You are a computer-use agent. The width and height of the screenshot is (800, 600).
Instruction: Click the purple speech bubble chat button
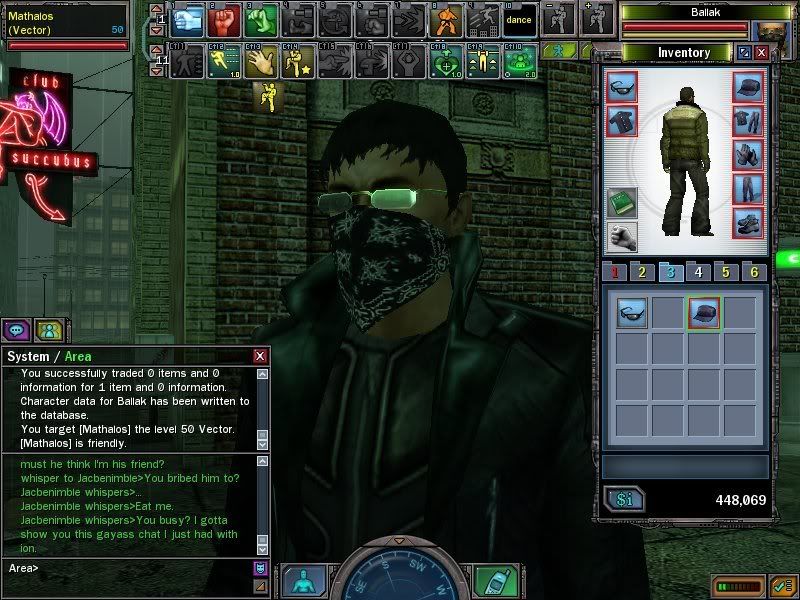(x=16, y=329)
